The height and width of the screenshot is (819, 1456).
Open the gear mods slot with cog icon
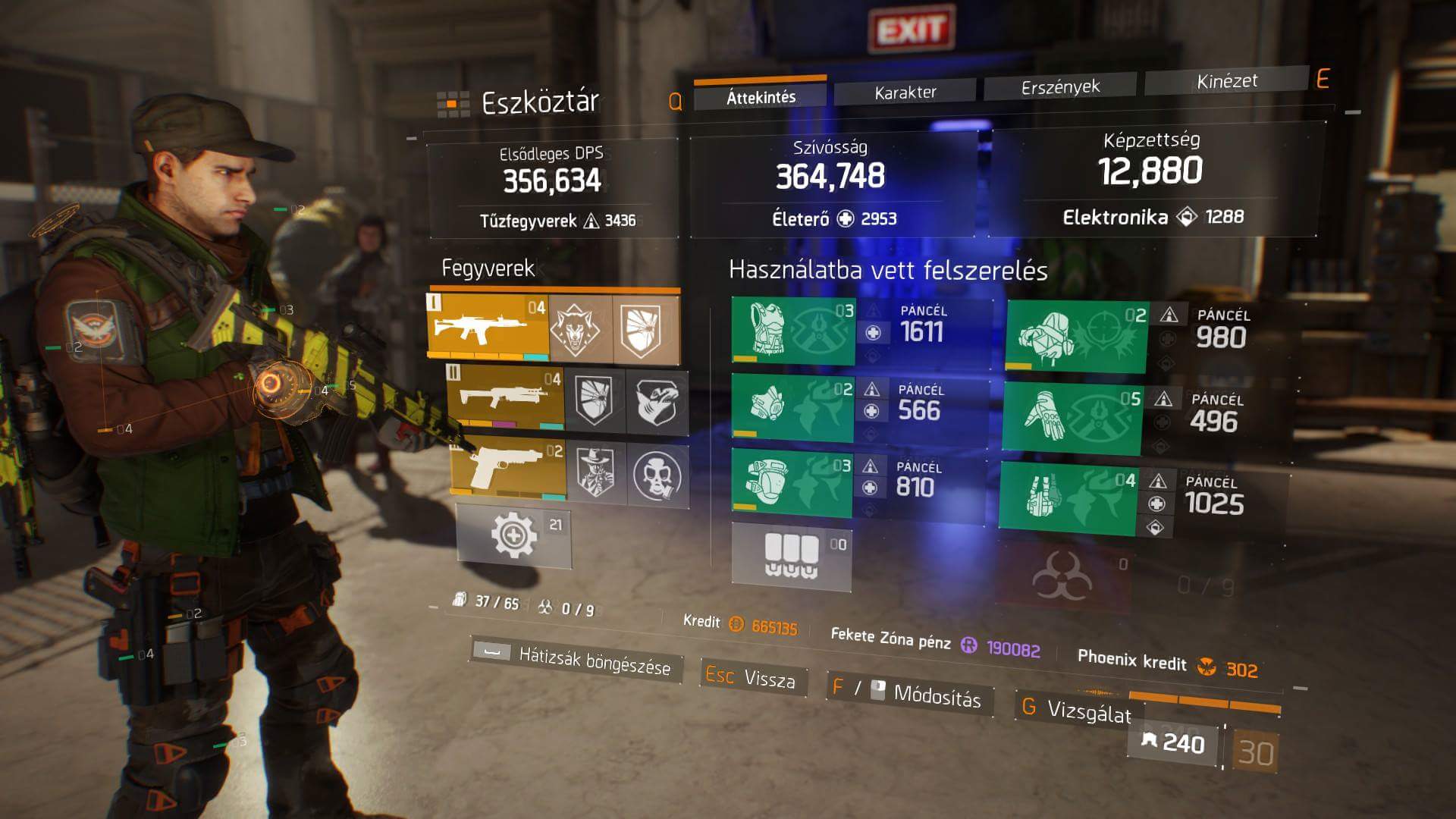click(x=513, y=535)
